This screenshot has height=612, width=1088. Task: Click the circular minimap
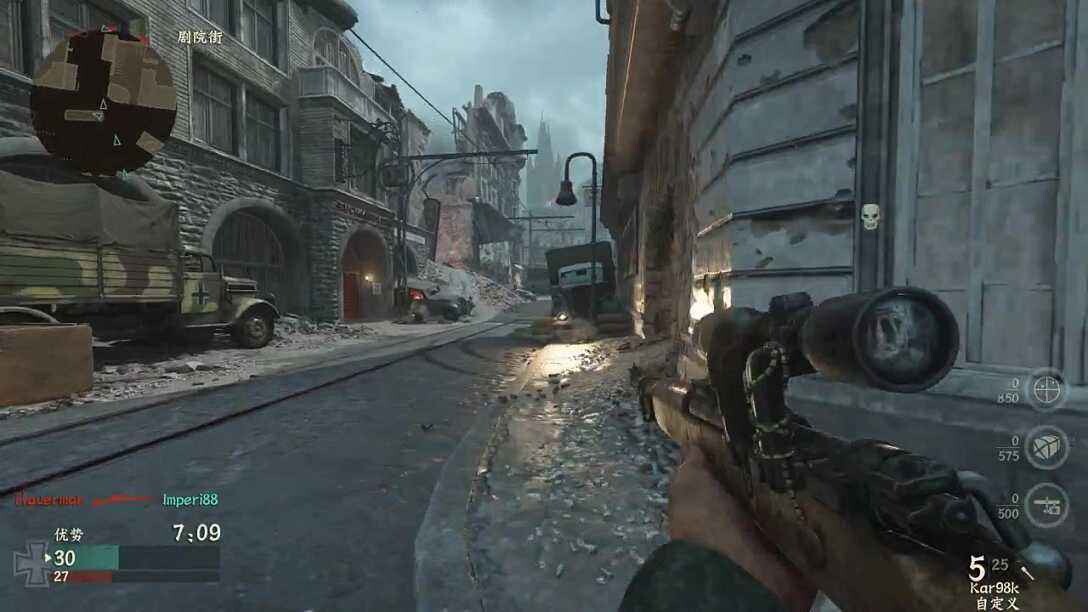(x=103, y=101)
